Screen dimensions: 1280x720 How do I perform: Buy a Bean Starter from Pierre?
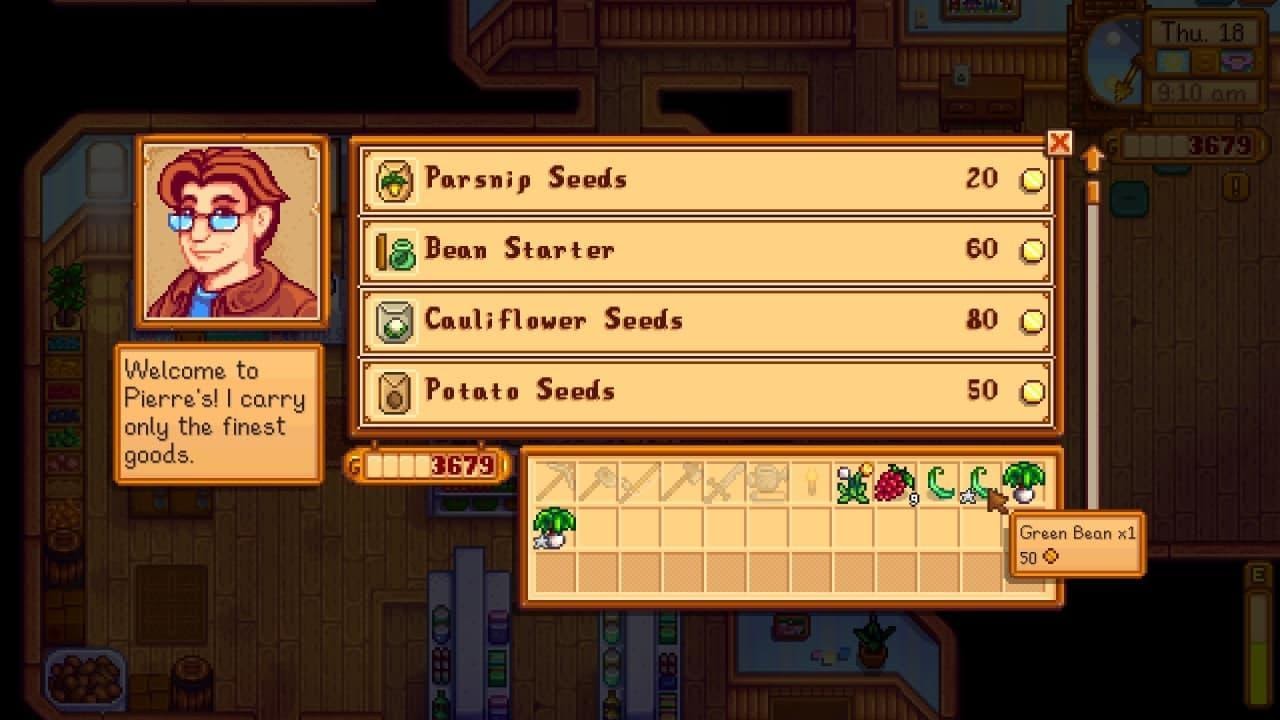tap(700, 249)
